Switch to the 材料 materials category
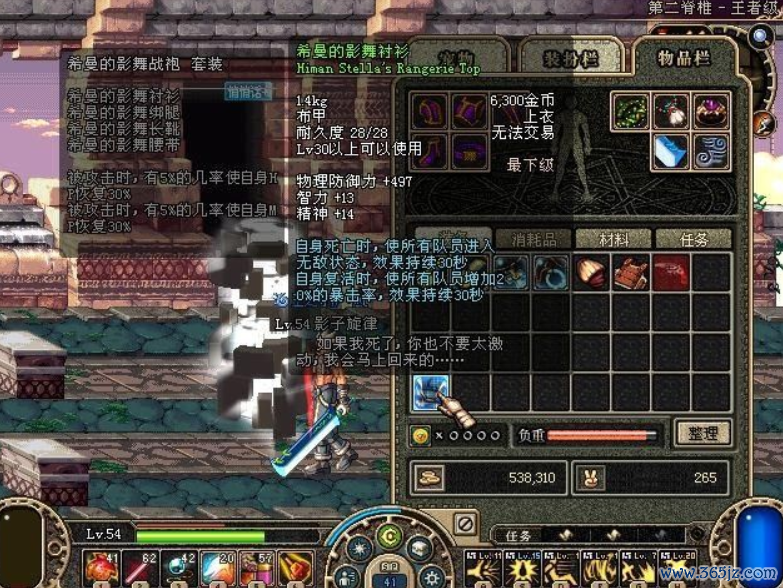 tap(613, 239)
